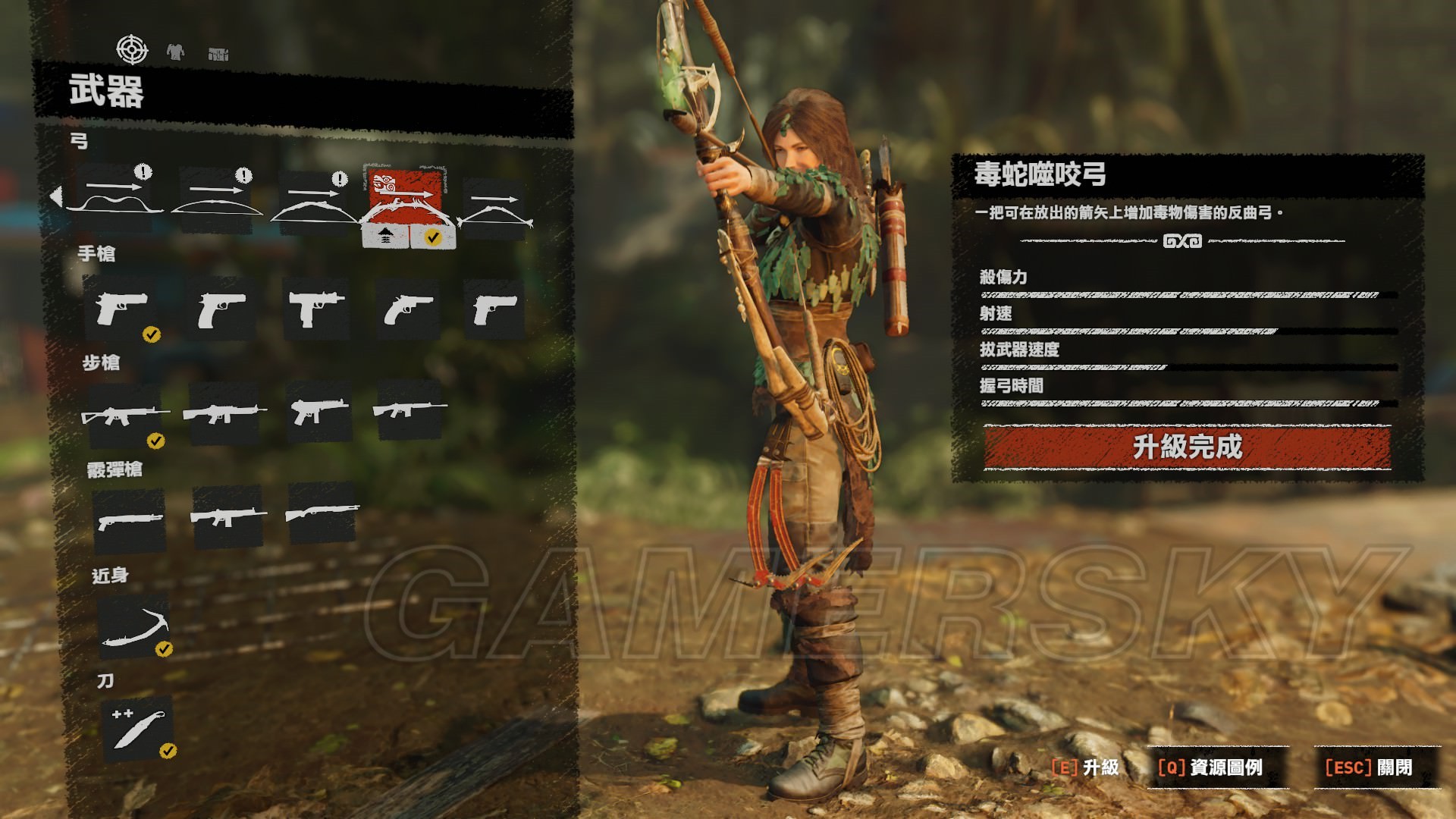Select the revolver slot
This screenshot has height=819, width=1456.
pos(408,309)
